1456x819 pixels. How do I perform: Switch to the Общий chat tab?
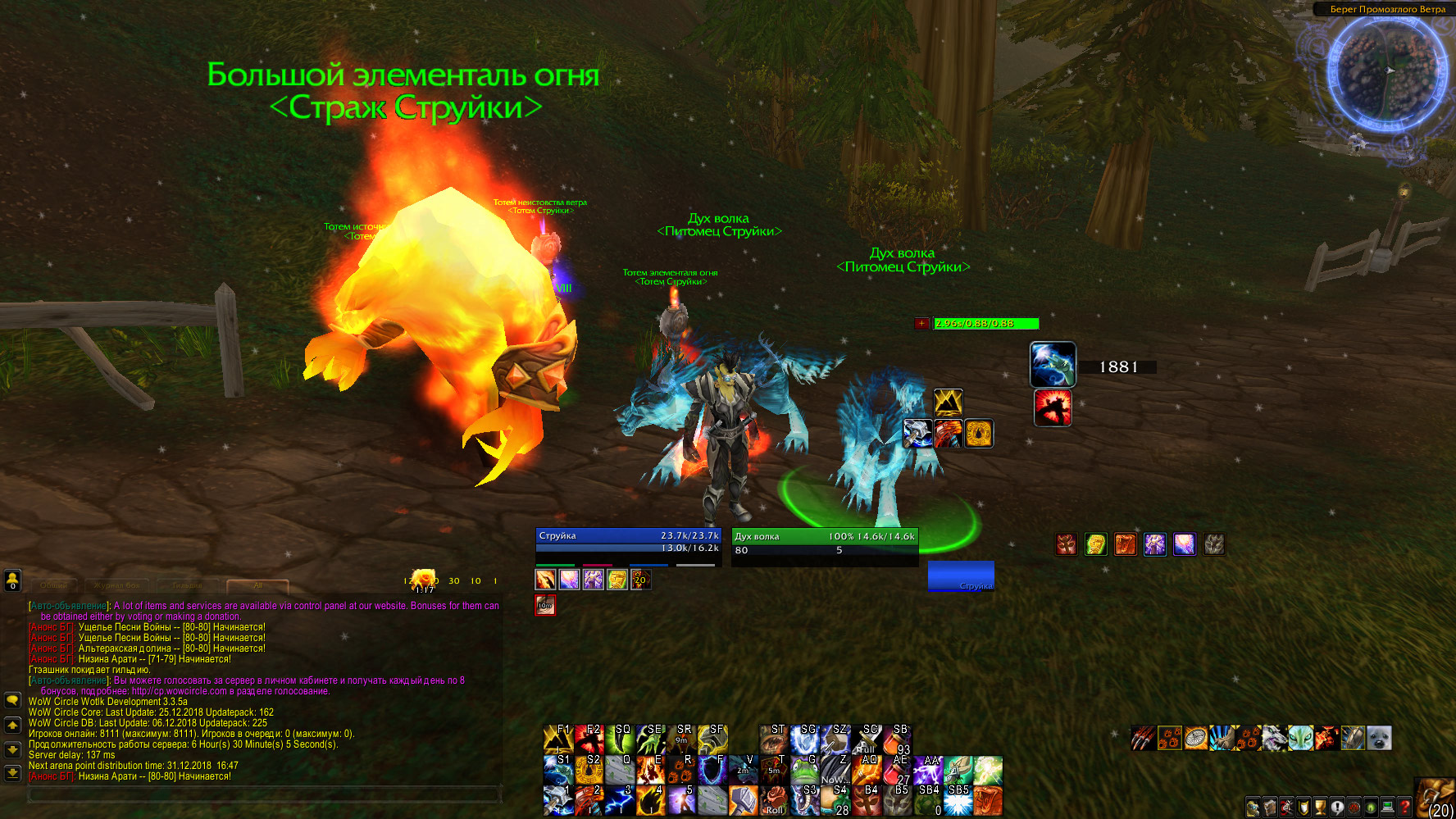[x=54, y=585]
